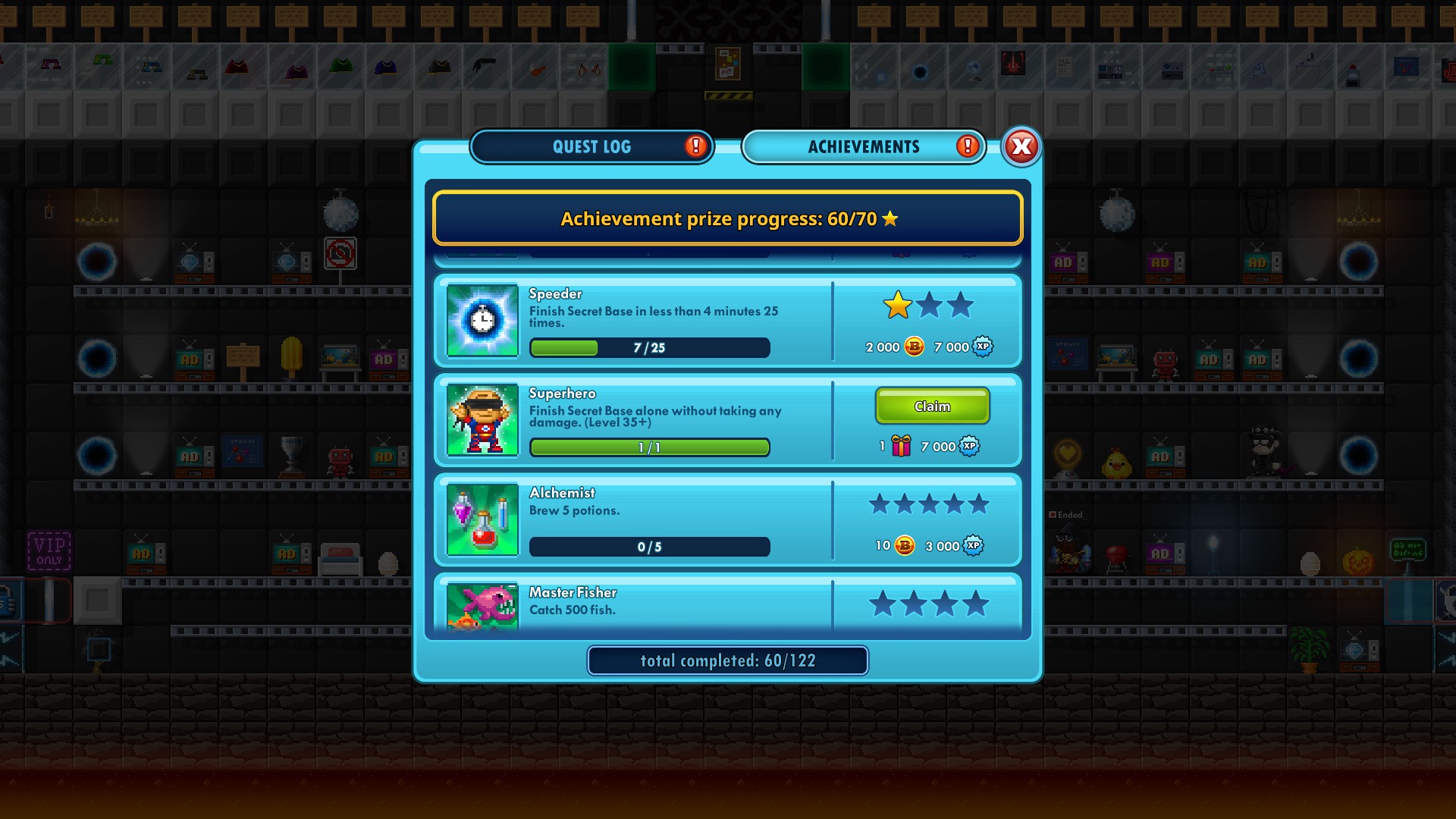
Task: Select the Master Fisher fish achievement icon
Action: tap(482, 607)
